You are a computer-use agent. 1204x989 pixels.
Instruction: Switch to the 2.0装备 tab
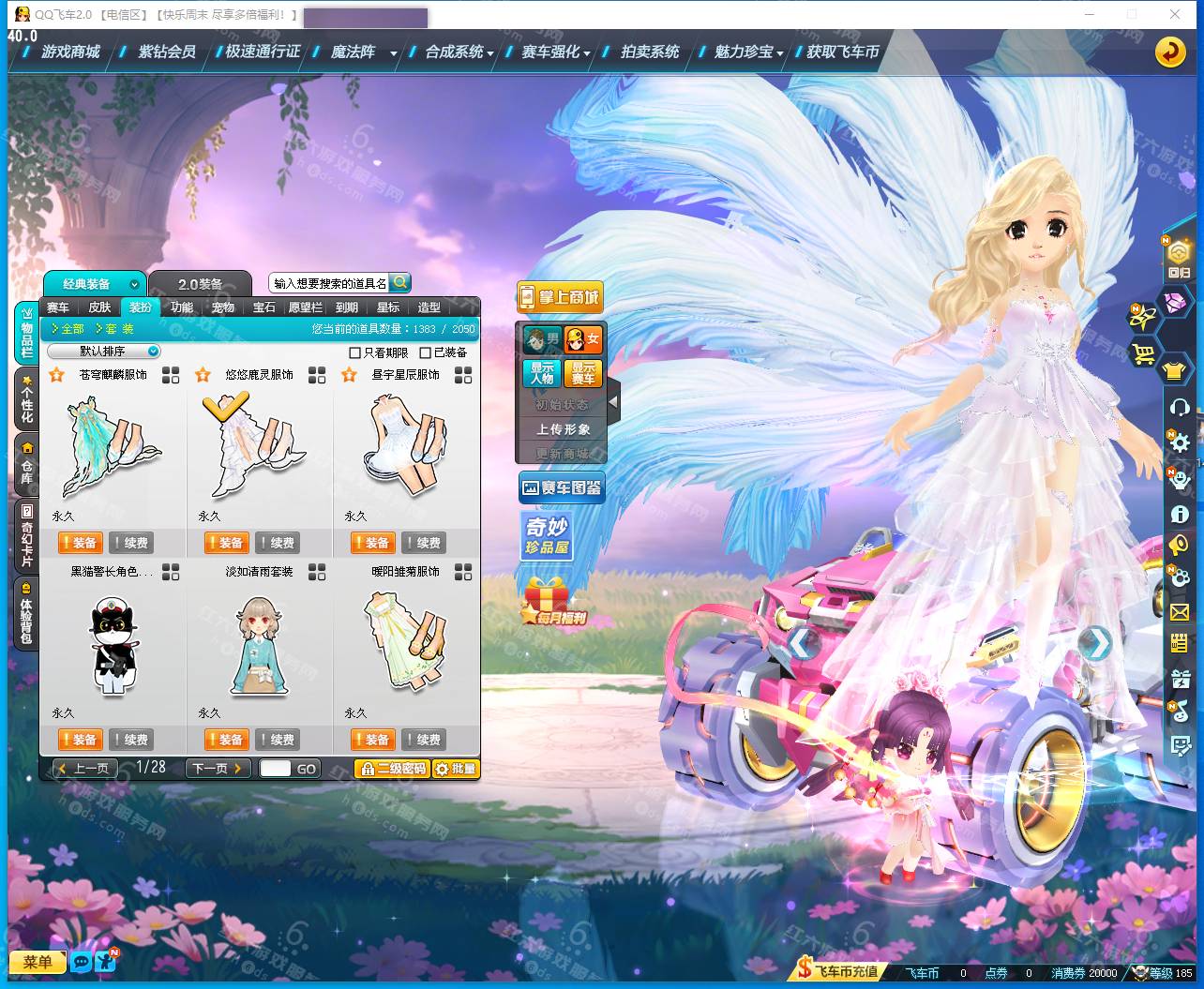coord(201,284)
